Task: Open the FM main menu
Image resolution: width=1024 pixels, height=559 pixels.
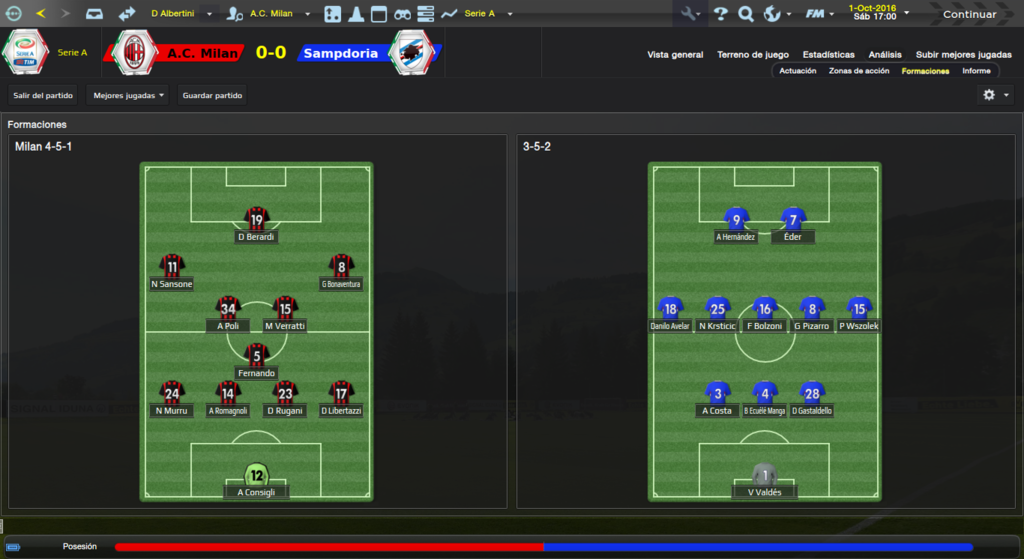Action: pos(821,14)
